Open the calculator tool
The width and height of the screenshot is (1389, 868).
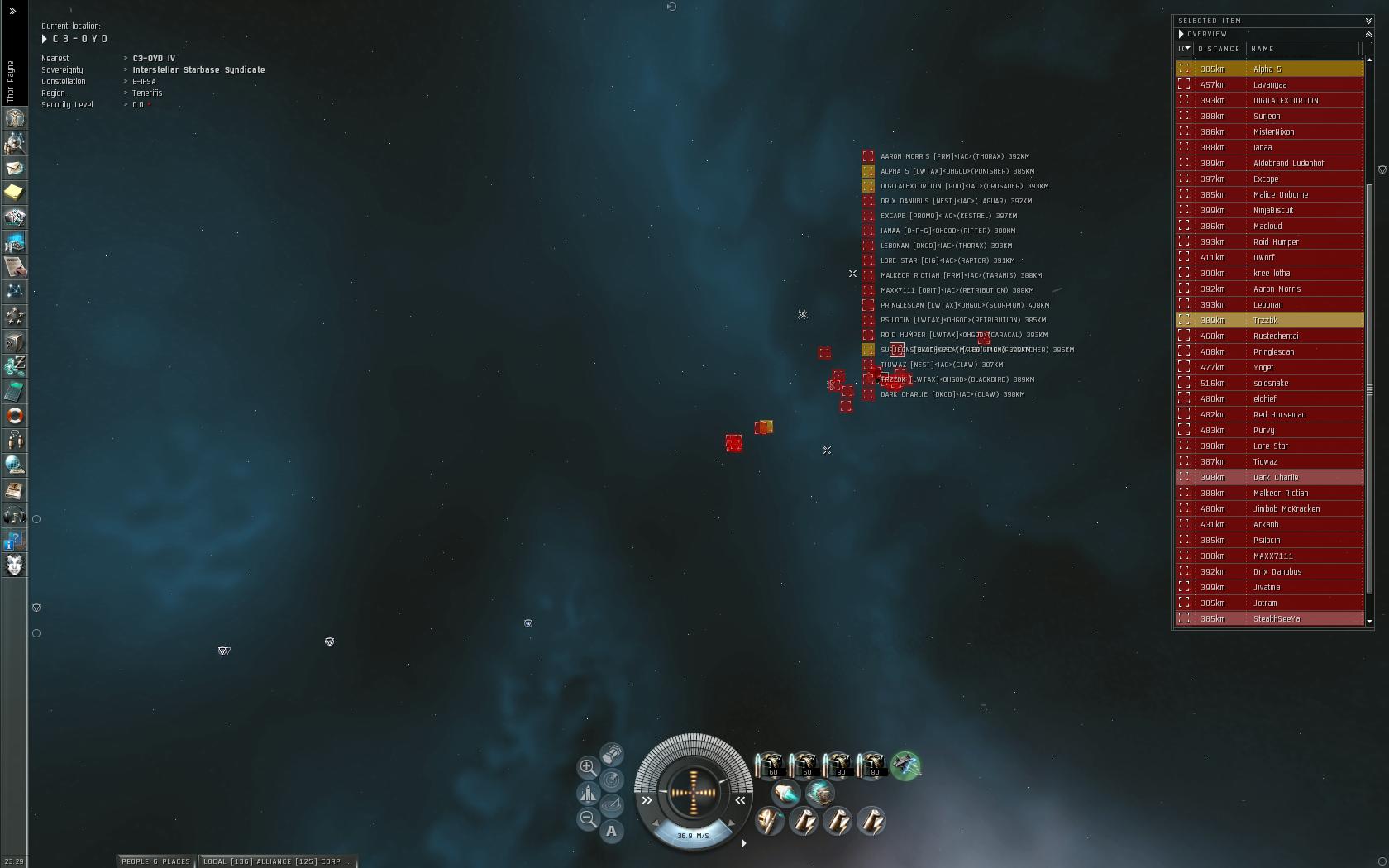14,390
